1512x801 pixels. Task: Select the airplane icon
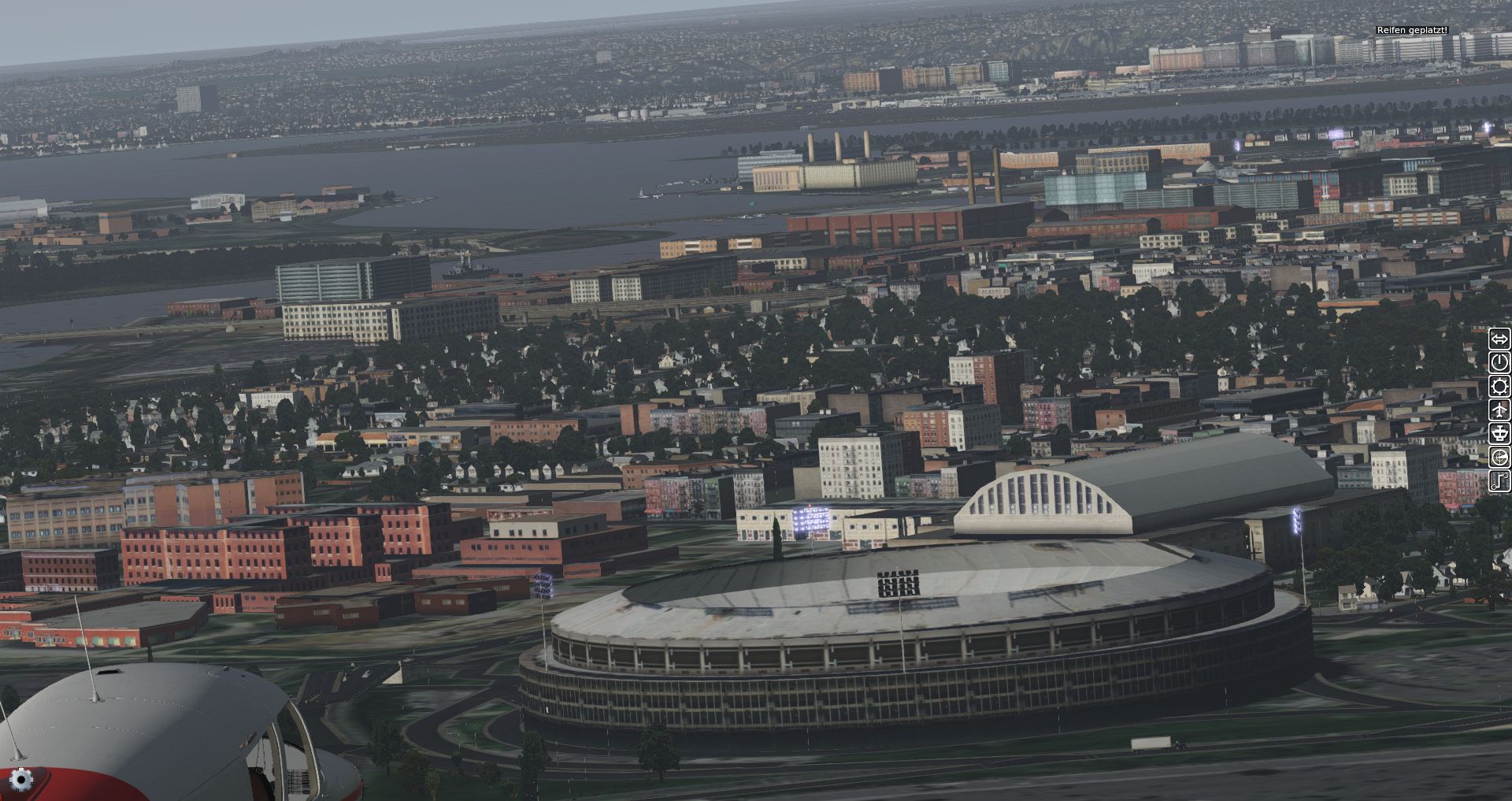tap(1499, 410)
